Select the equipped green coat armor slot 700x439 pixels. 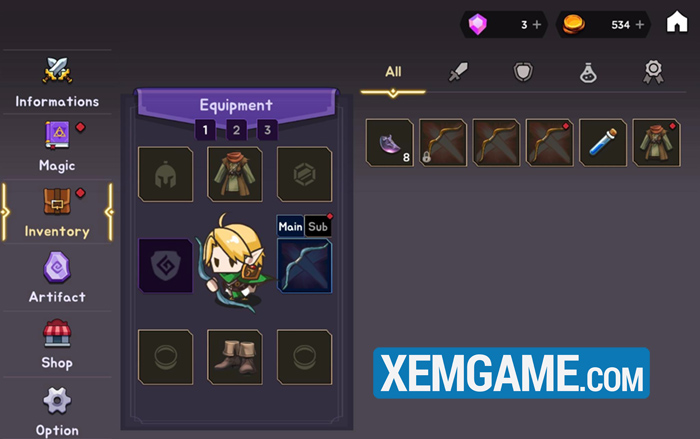click(x=235, y=174)
